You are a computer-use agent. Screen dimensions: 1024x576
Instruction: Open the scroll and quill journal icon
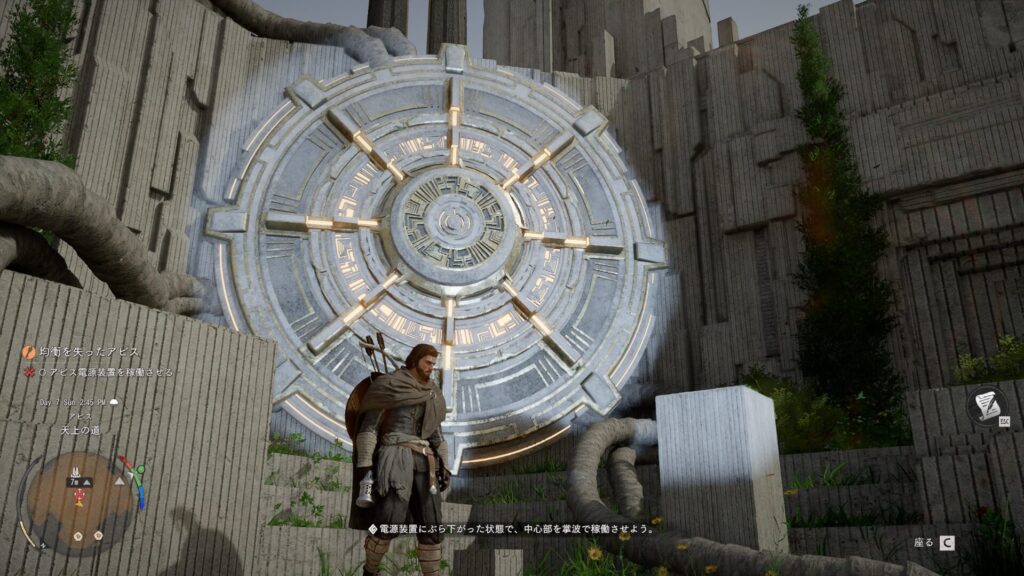(x=988, y=405)
